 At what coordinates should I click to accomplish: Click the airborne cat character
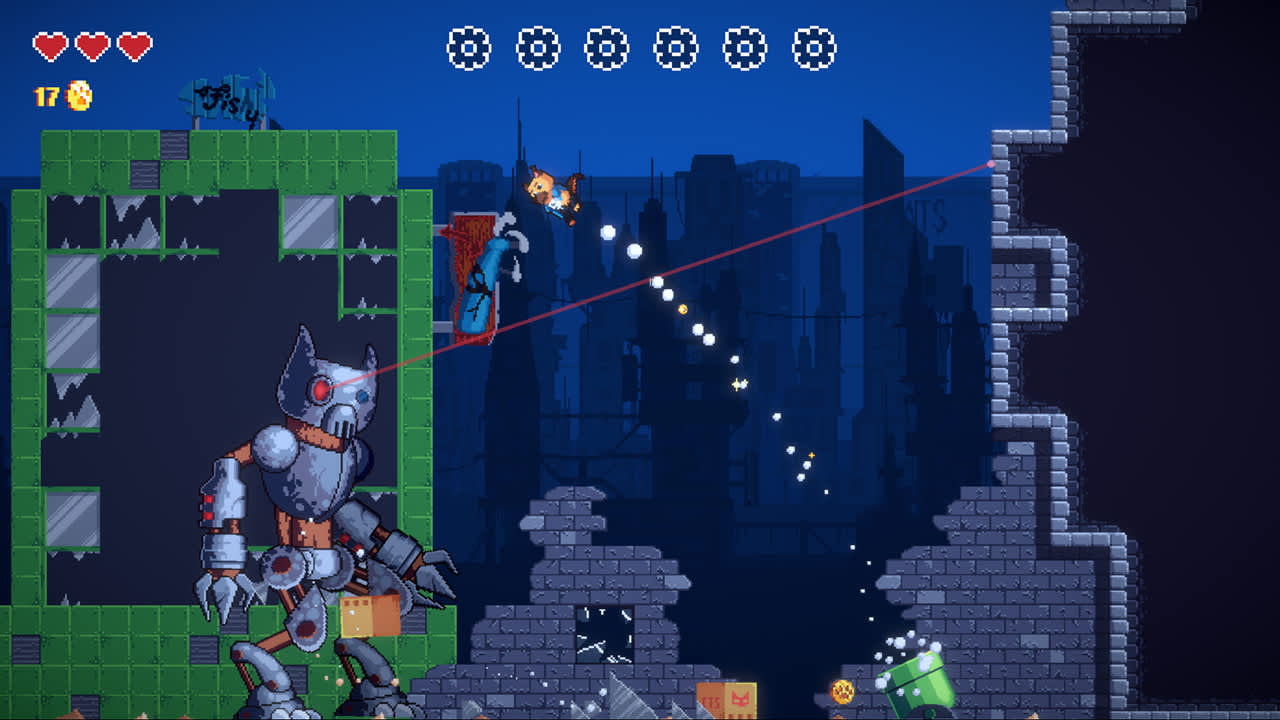[x=553, y=192]
